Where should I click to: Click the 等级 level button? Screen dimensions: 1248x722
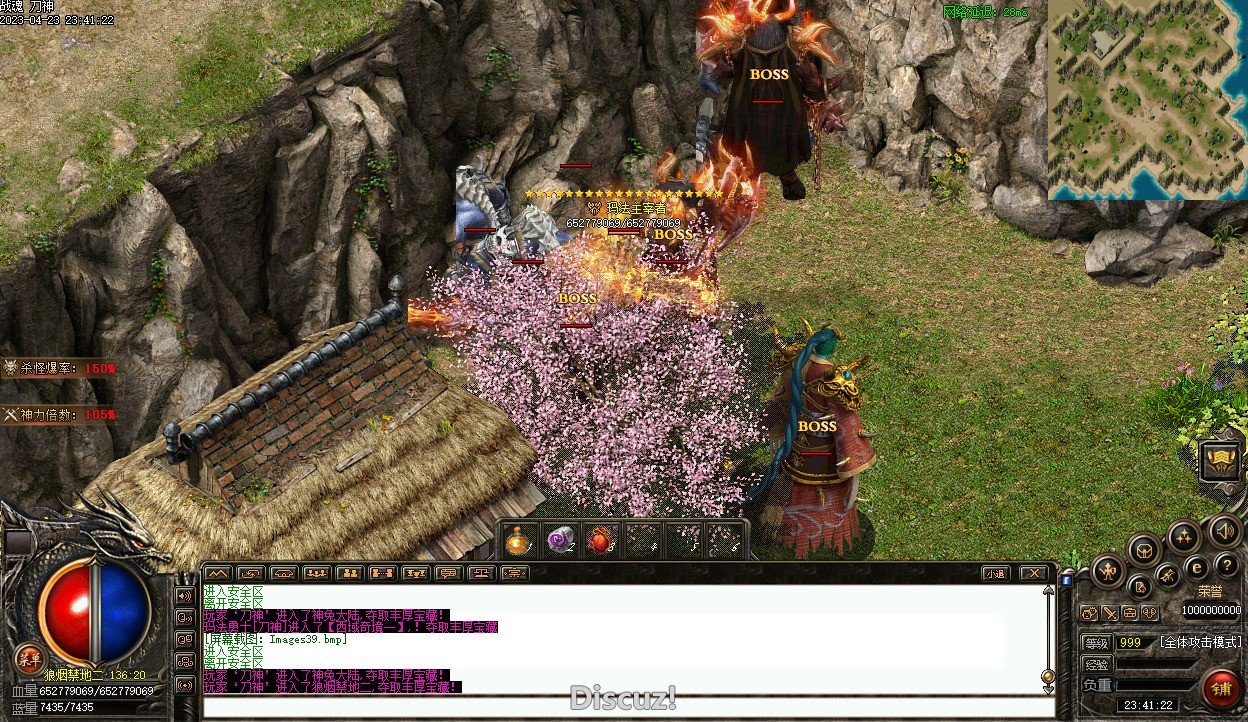tap(1097, 643)
